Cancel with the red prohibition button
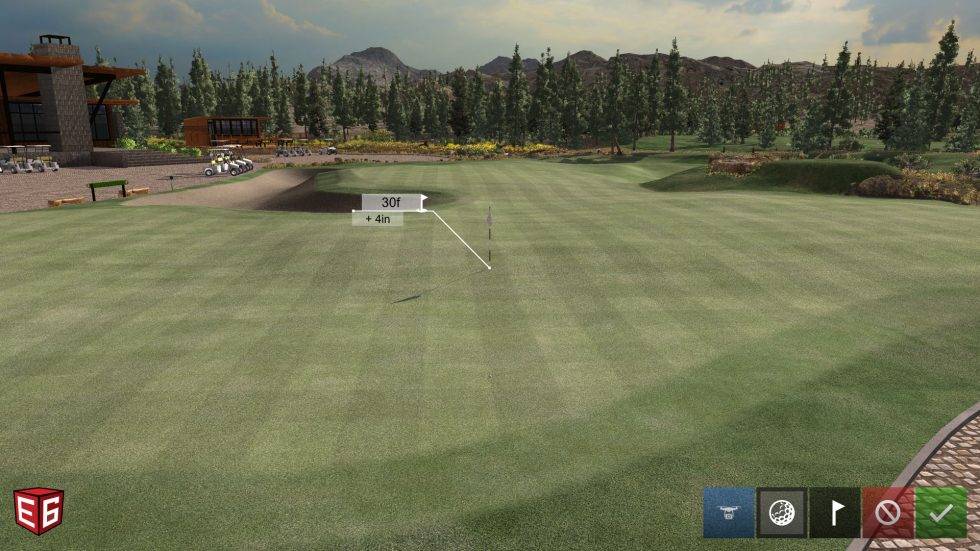 point(887,513)
